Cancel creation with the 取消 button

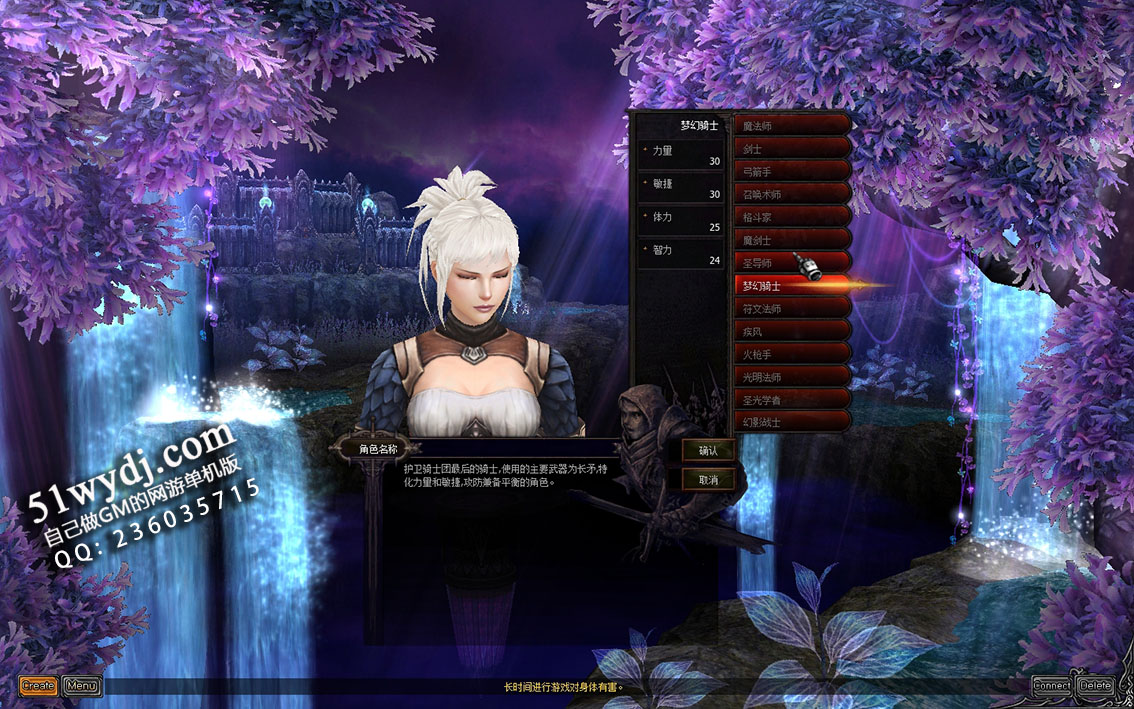tap(708, 480)
